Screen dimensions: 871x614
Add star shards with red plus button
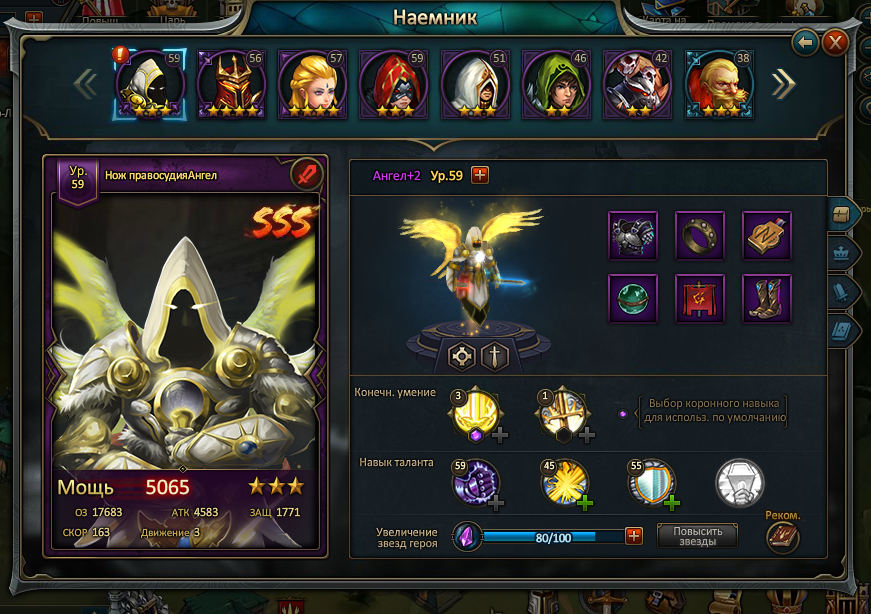633,536
